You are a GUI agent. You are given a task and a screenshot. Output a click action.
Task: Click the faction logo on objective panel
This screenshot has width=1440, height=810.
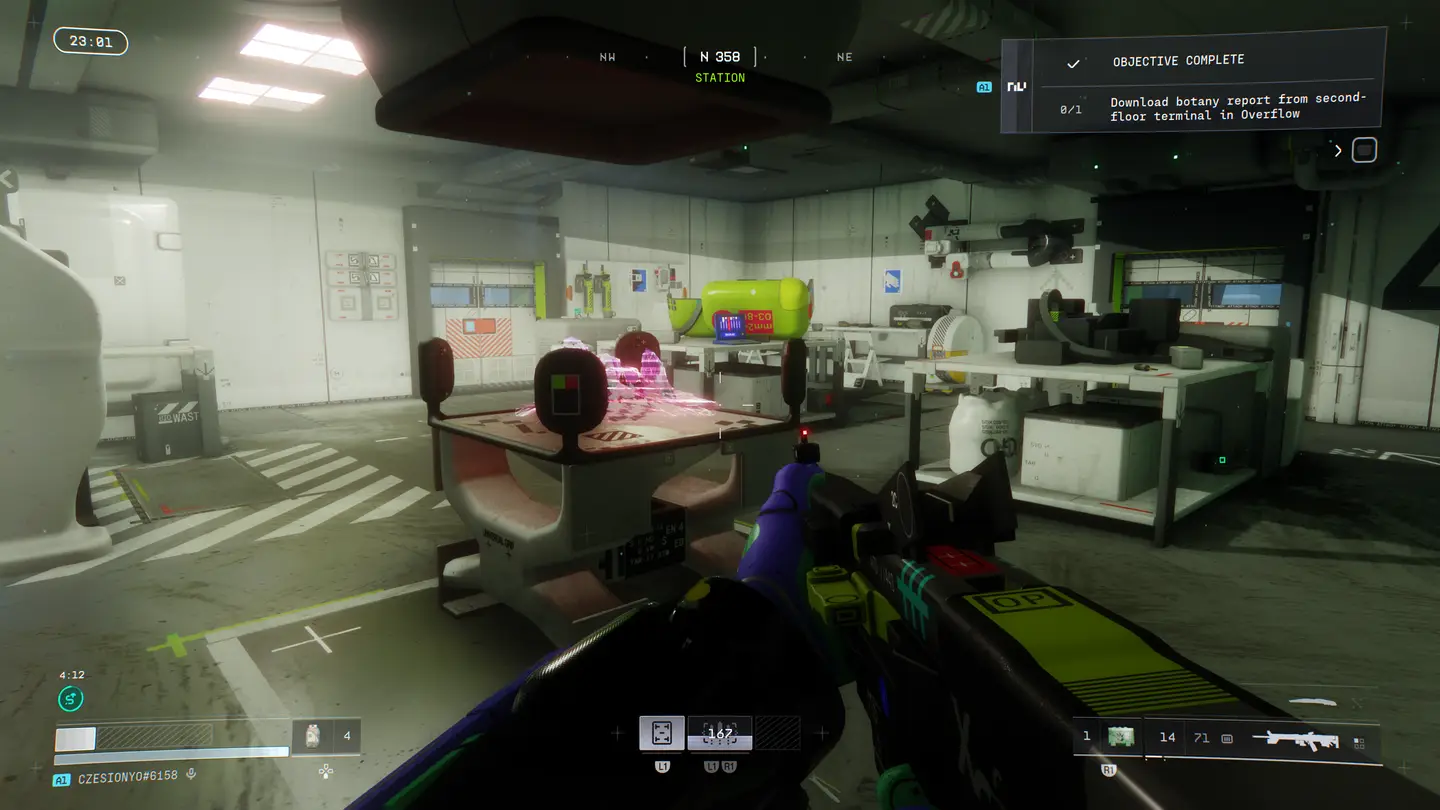click(x=1017, y=87)
